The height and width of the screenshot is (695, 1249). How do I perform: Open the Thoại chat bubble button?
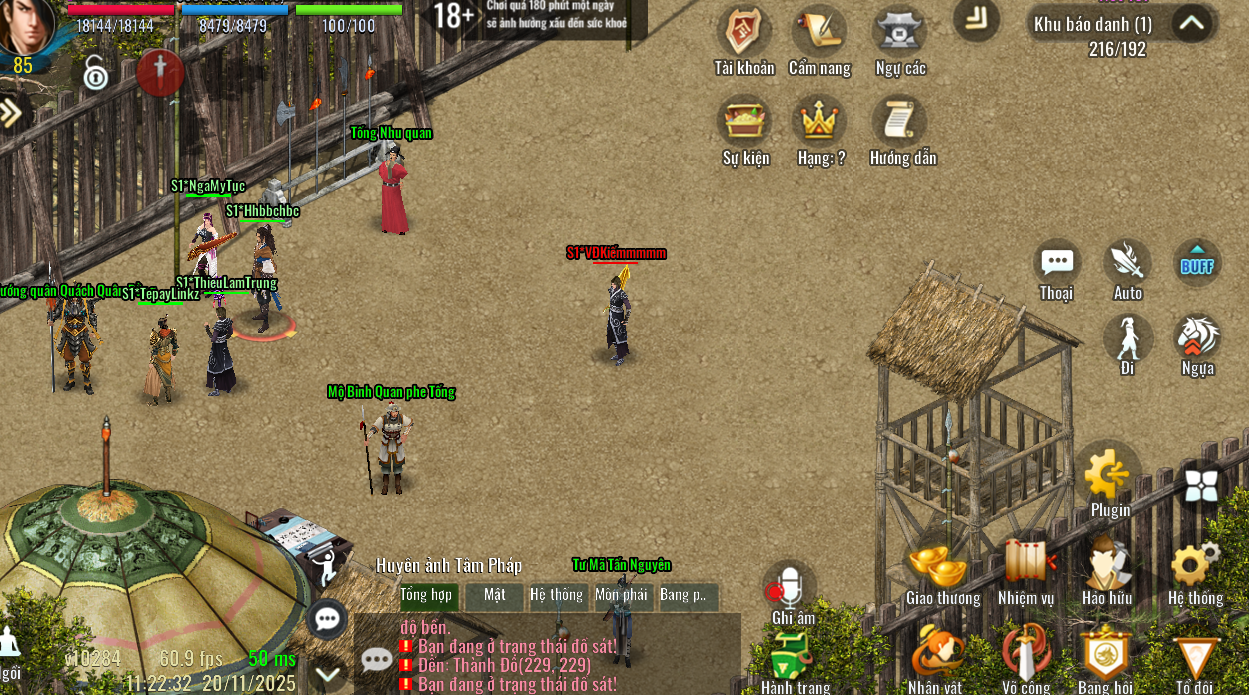pyautogui.click(x=1056, y=263)
